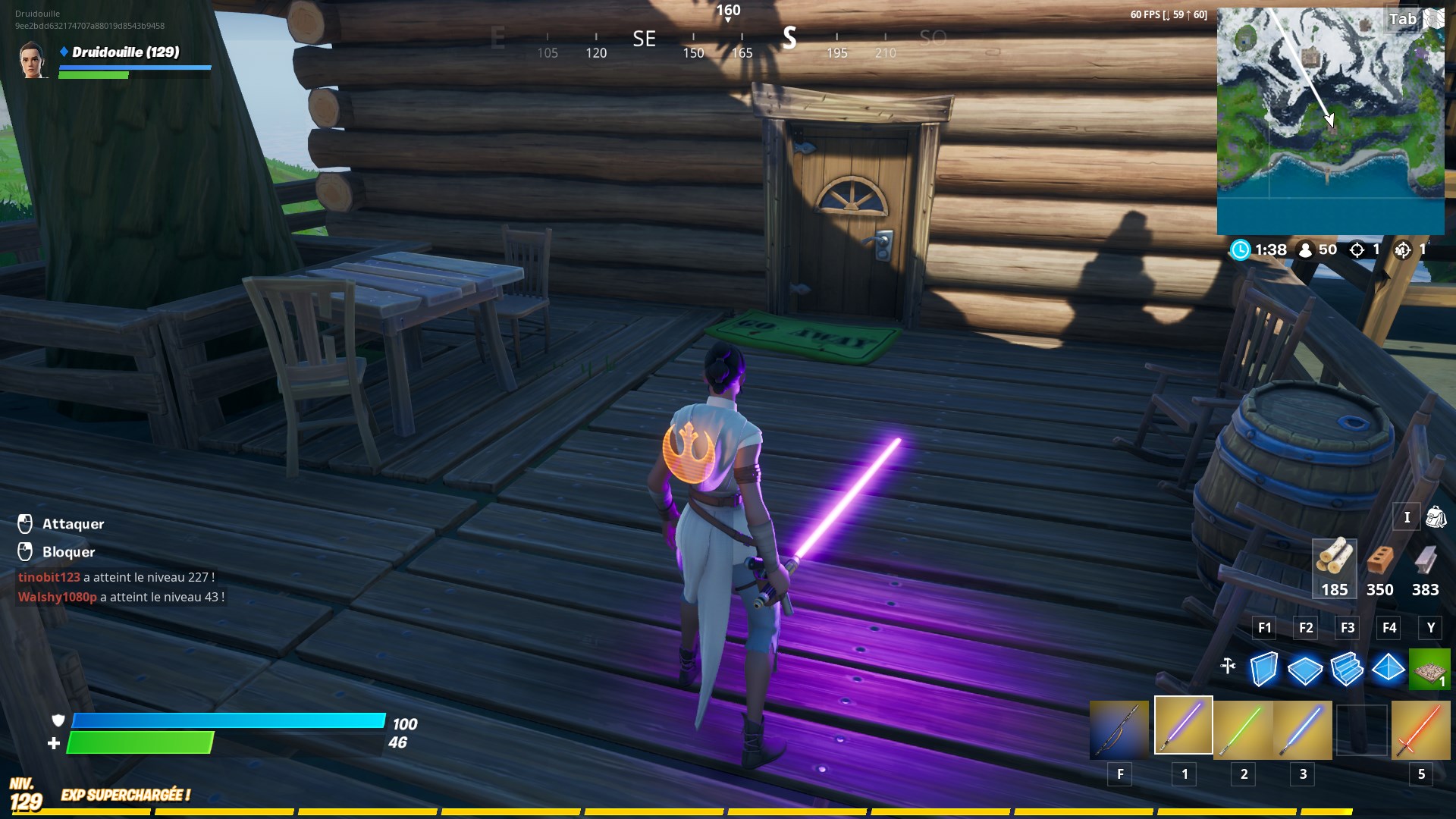Click the Bloquer mouse prompt
Viewport: 1456px width, 819px height.
pyautogui.click(x=26, y=552)
